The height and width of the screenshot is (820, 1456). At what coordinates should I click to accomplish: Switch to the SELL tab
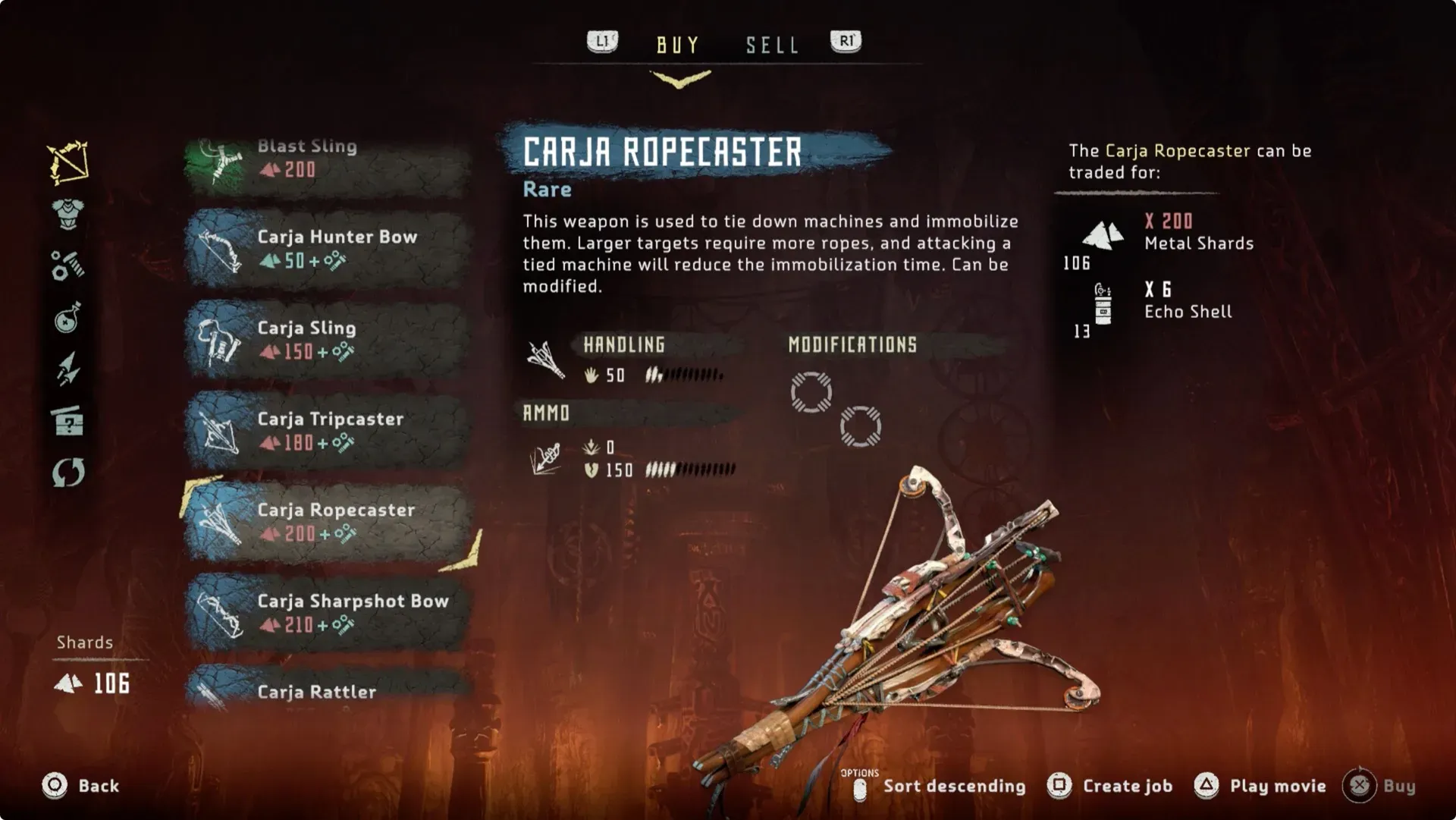coord(772,46)
